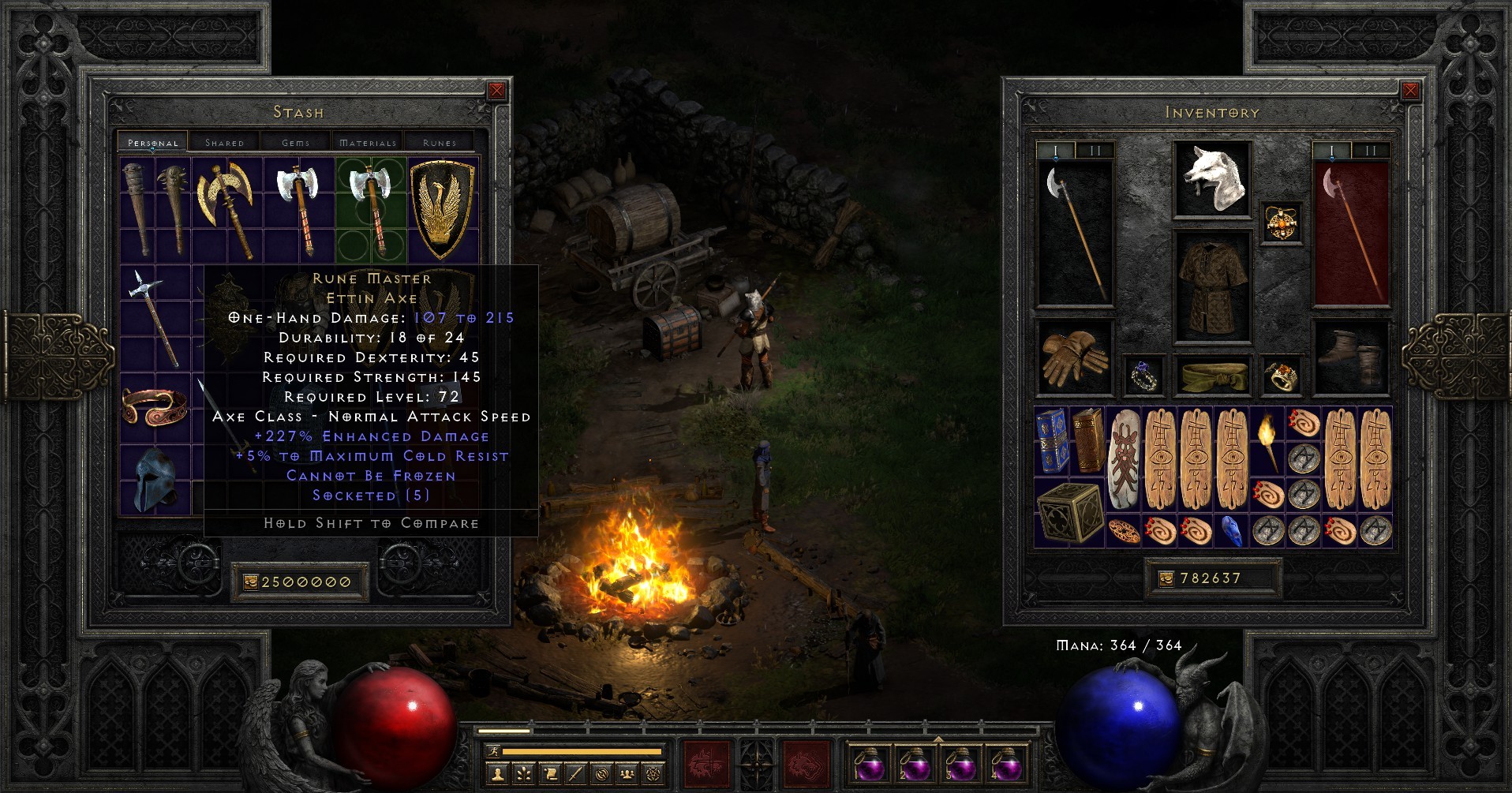Click the pentagram icon on the bottom toolbar
The width and height of the screenshot is (1512, 793).
coord(653,773)
